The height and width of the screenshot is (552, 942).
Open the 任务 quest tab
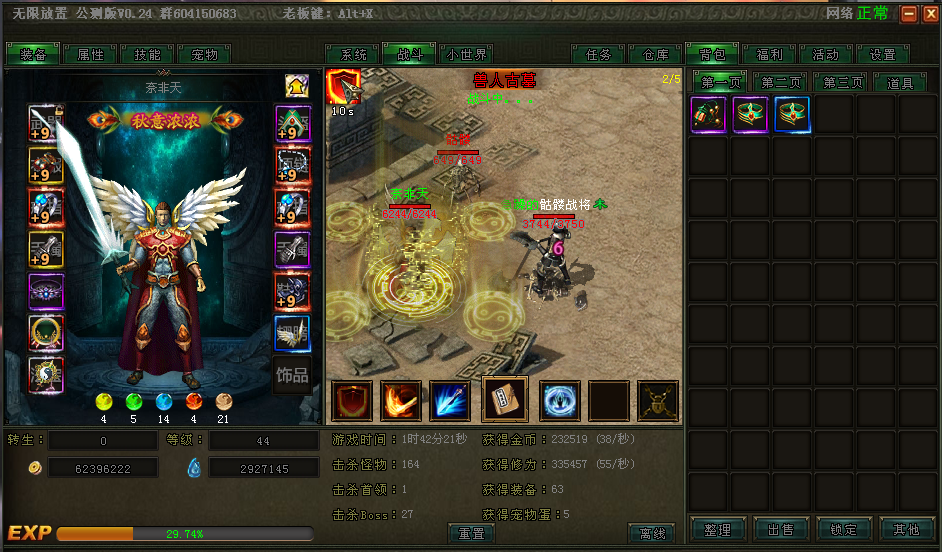[x=598, y=55]
